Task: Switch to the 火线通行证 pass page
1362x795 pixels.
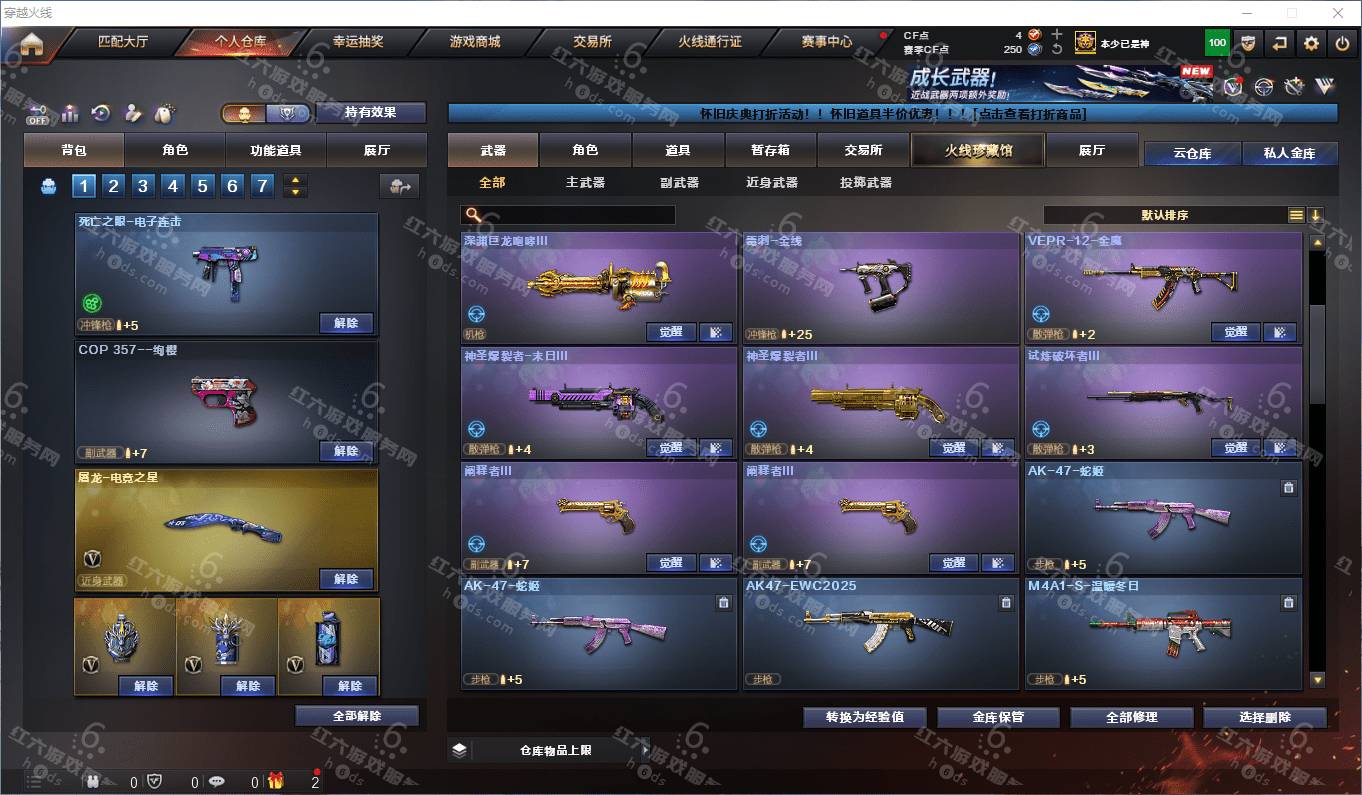Action: click(710, 42)
